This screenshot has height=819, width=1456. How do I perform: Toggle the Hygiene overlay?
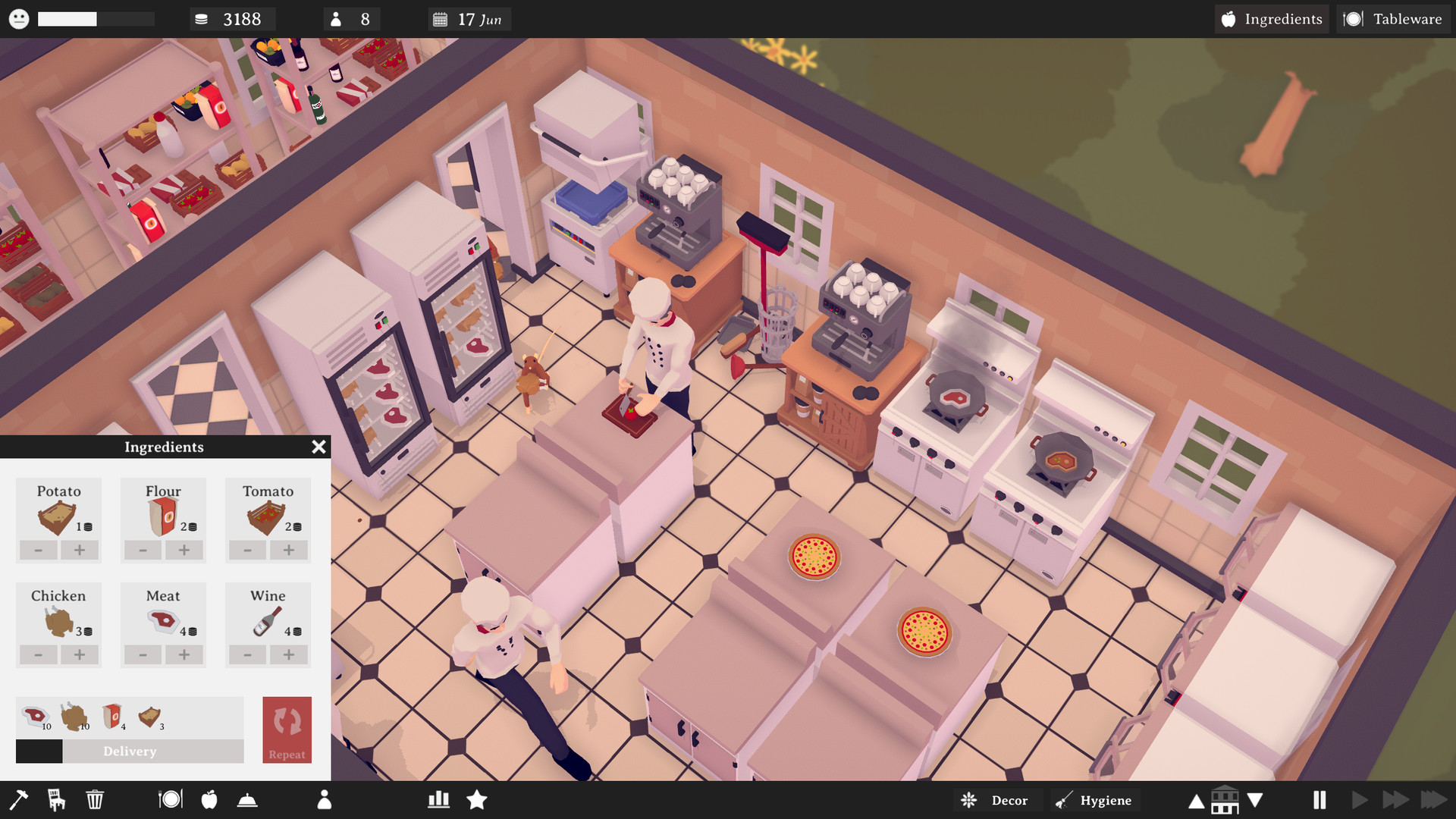pos(1094,800)
